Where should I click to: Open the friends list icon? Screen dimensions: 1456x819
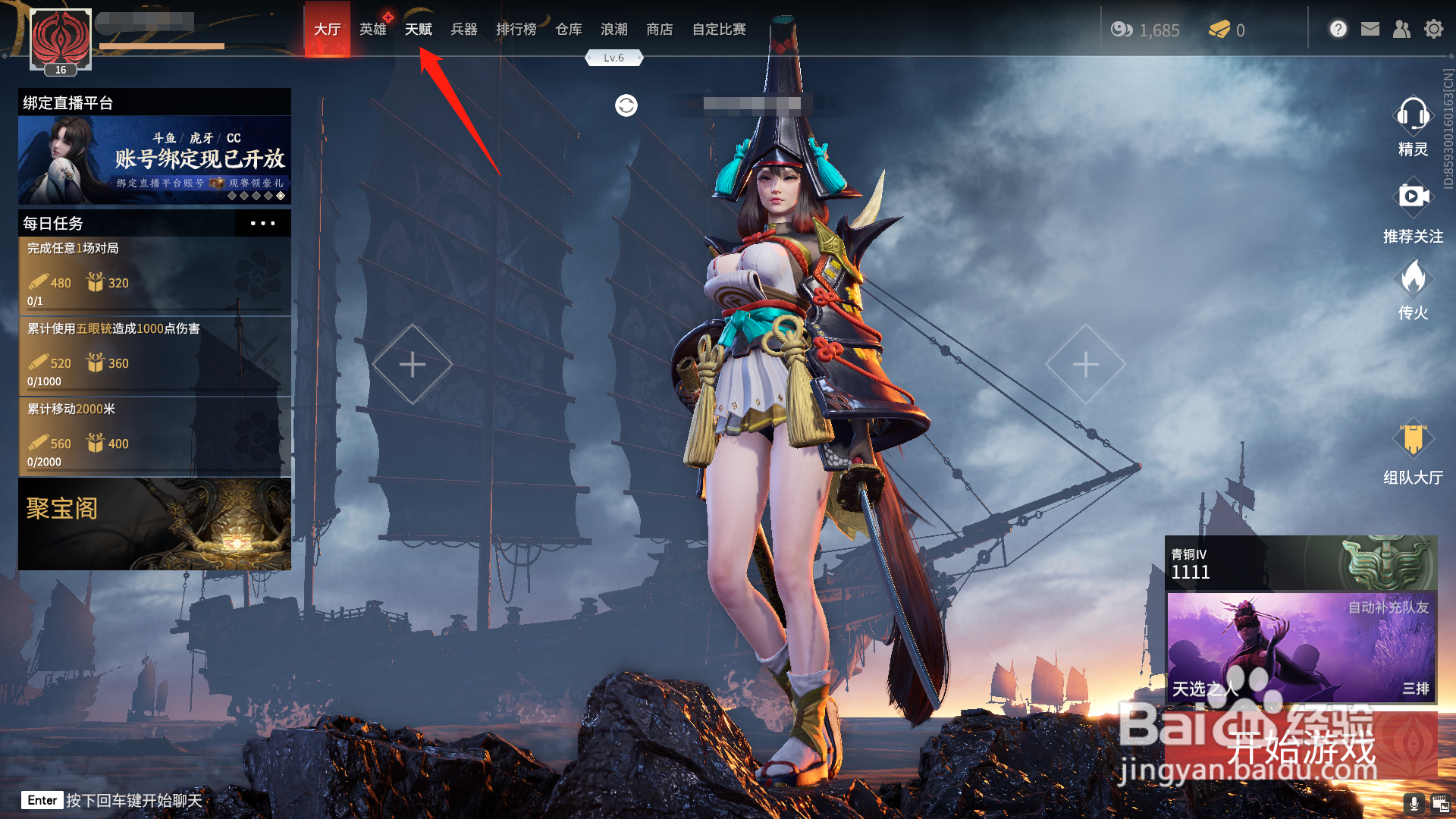tap(1401, 30)
